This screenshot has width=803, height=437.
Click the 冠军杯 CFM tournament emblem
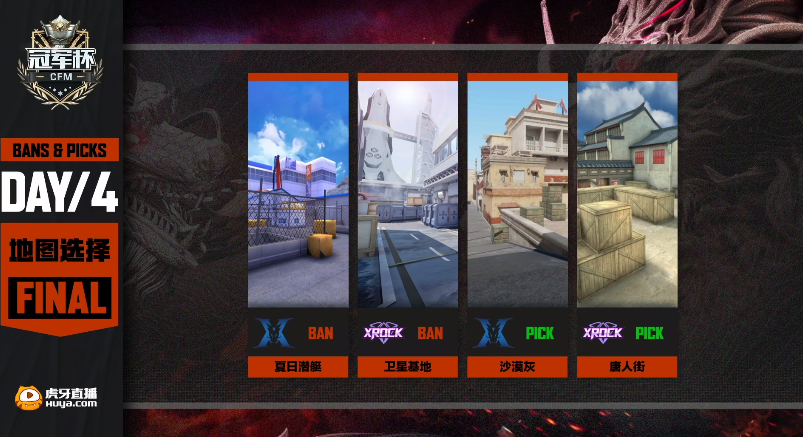[60, 65]
